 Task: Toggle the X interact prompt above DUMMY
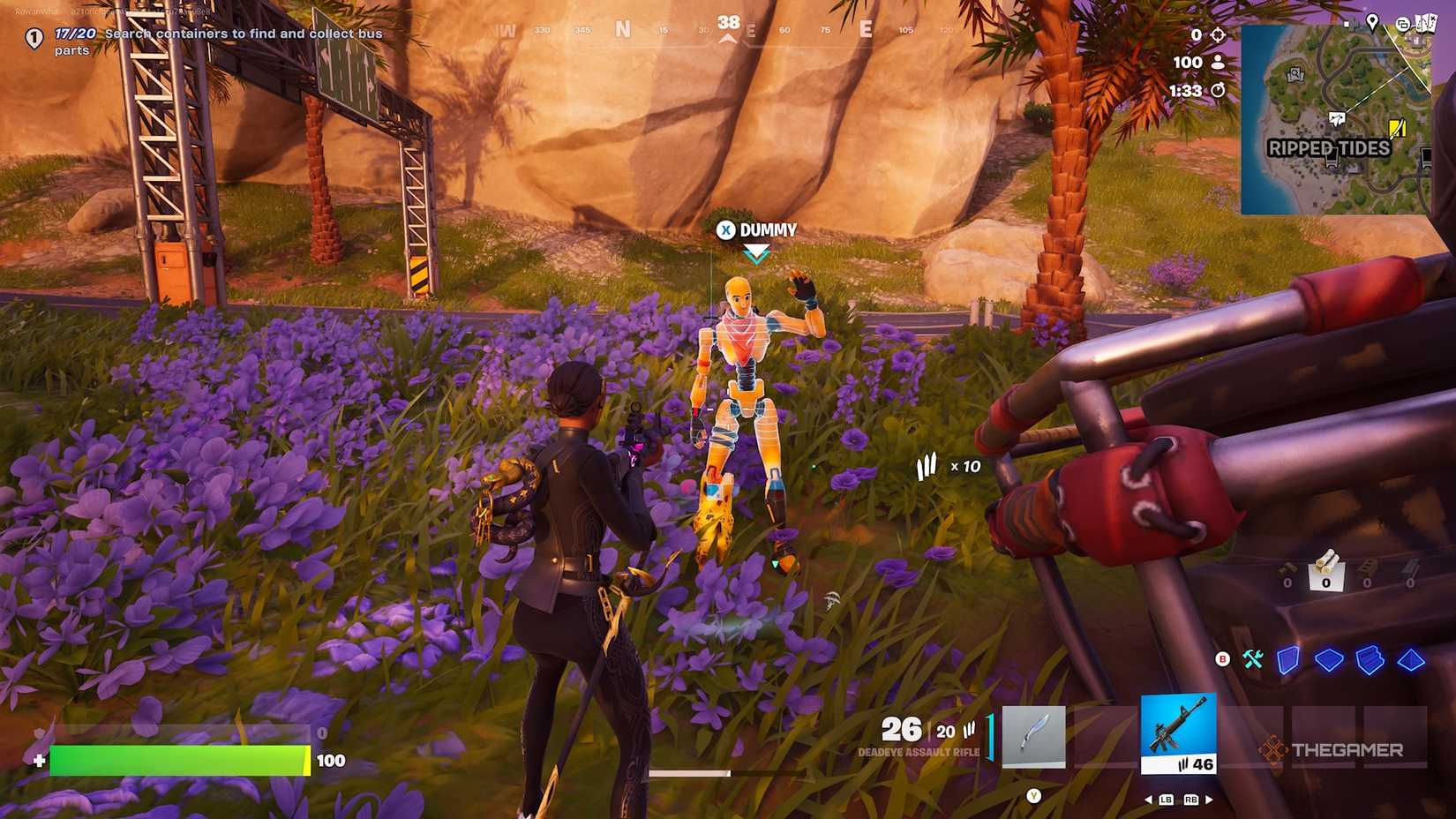[725, 230]
